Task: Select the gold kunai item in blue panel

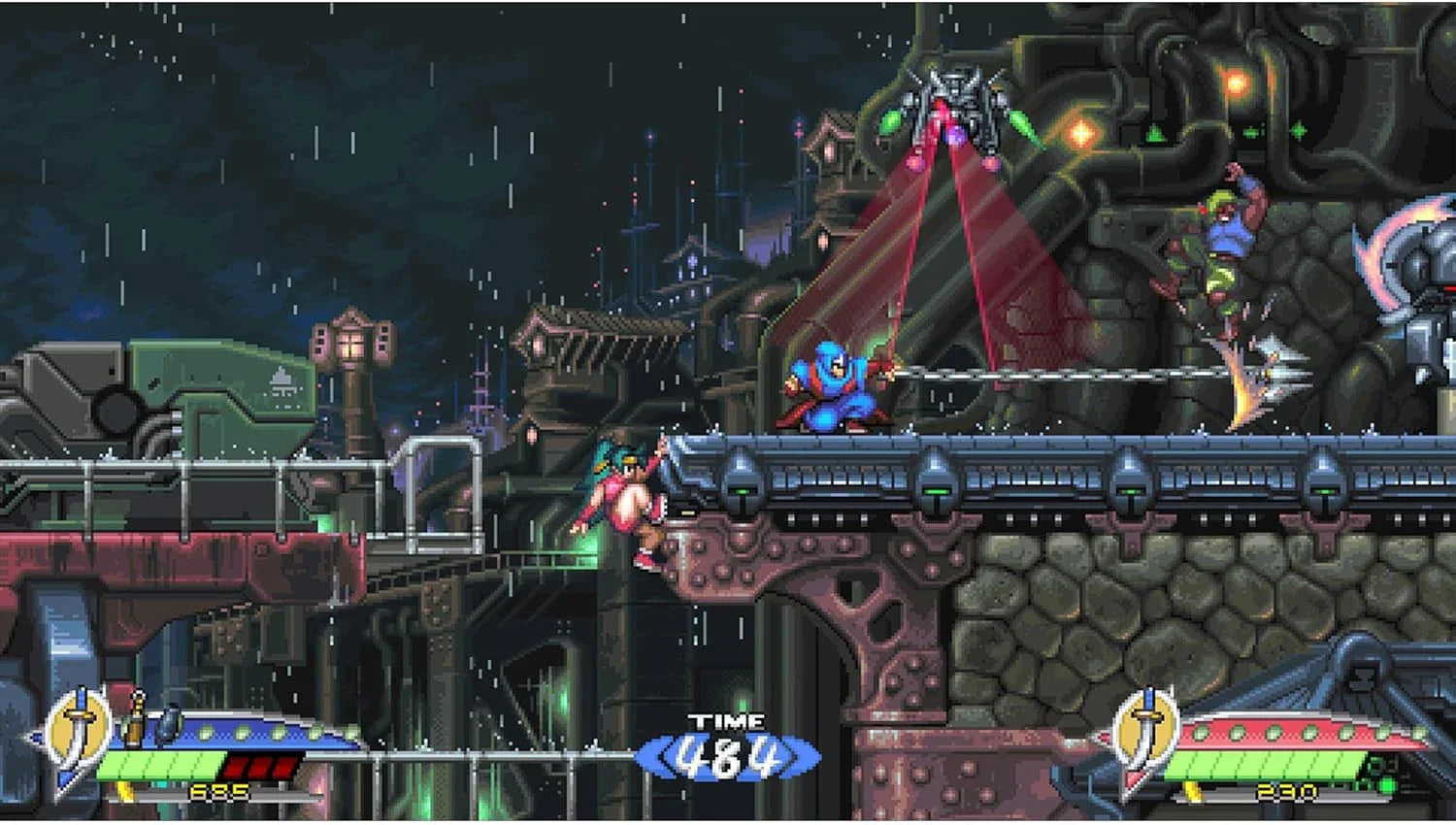Action: (135, 720)
